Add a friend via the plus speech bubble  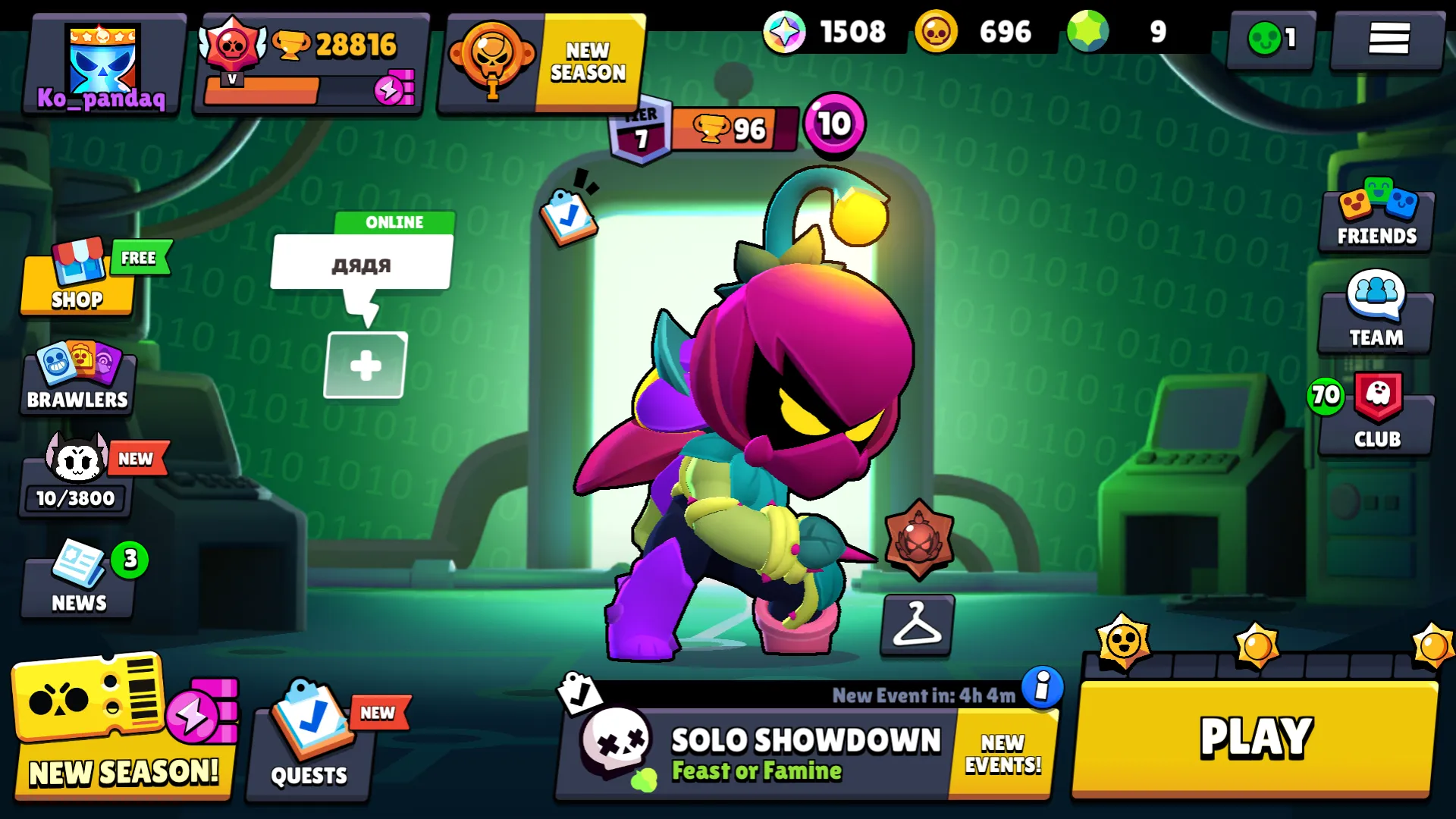click(x=366, y=362)
